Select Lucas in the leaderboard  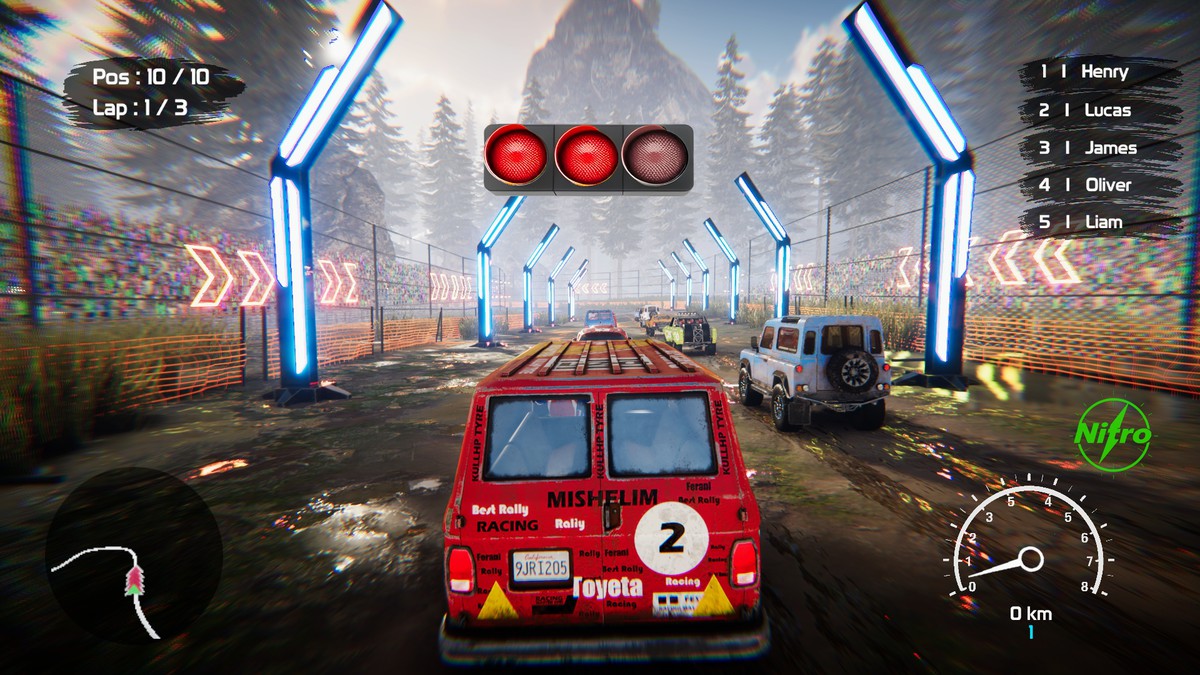coord(1096,110)
